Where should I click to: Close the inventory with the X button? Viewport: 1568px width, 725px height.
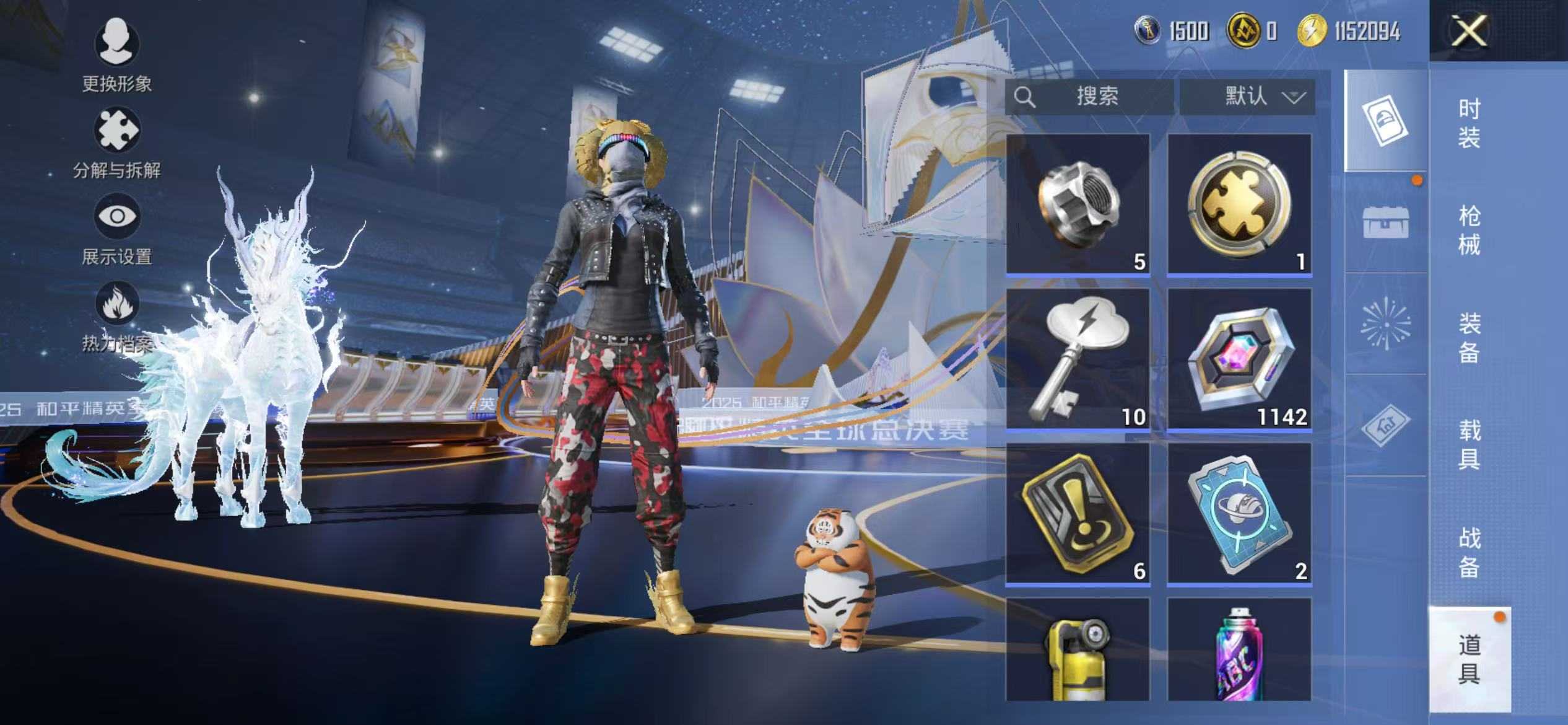(x=1468, y=31)
